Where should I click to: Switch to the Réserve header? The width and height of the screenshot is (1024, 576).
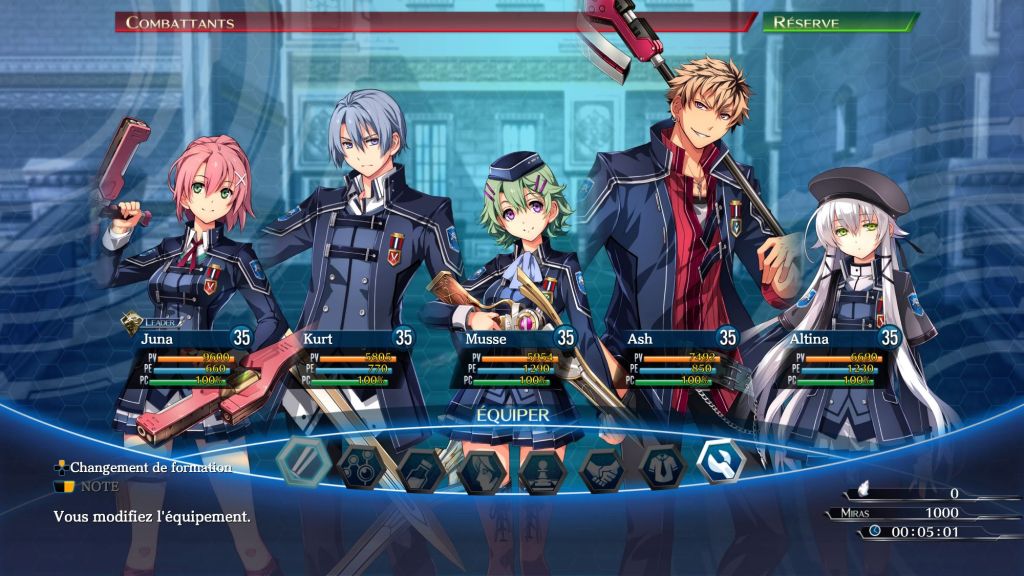838,22
